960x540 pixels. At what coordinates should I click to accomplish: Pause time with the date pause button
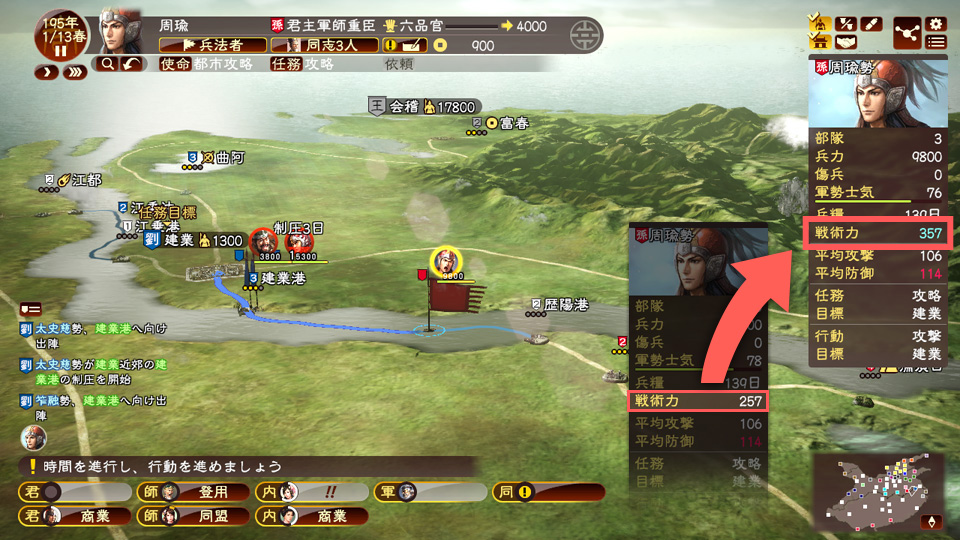pyautogui.click(x=61, y=52)
